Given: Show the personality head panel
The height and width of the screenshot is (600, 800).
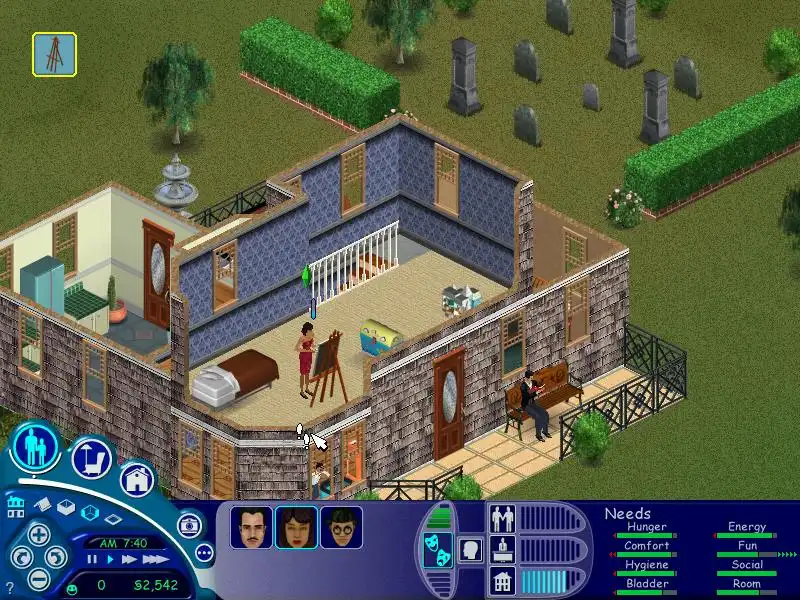Looking at the screenshot, I should [x=469, y=549].
